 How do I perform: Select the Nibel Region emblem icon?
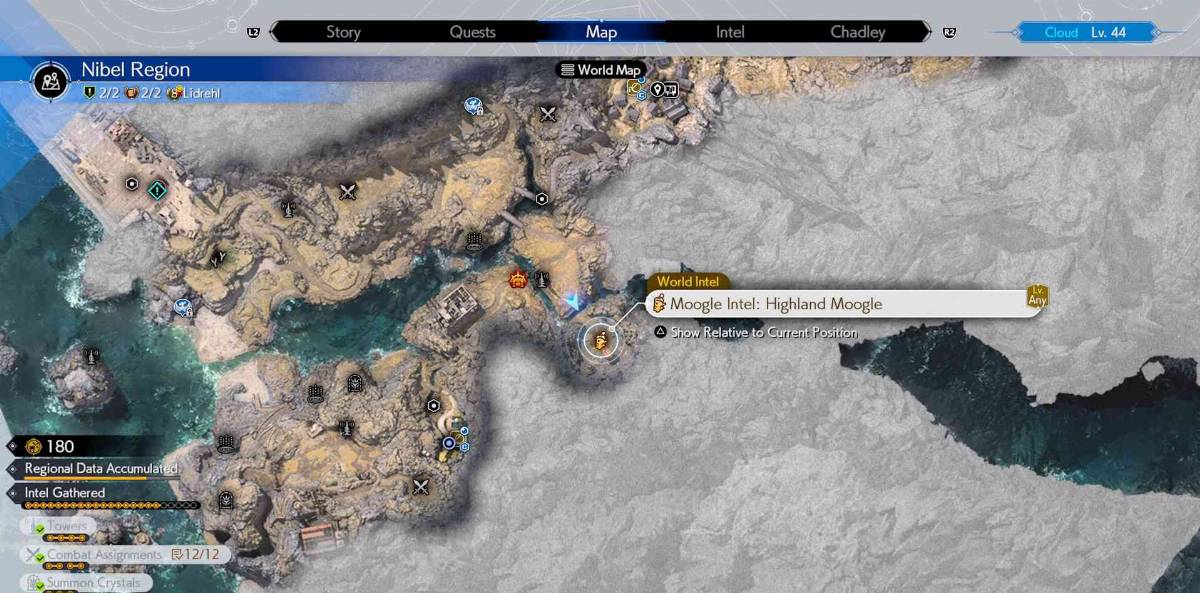51,79
